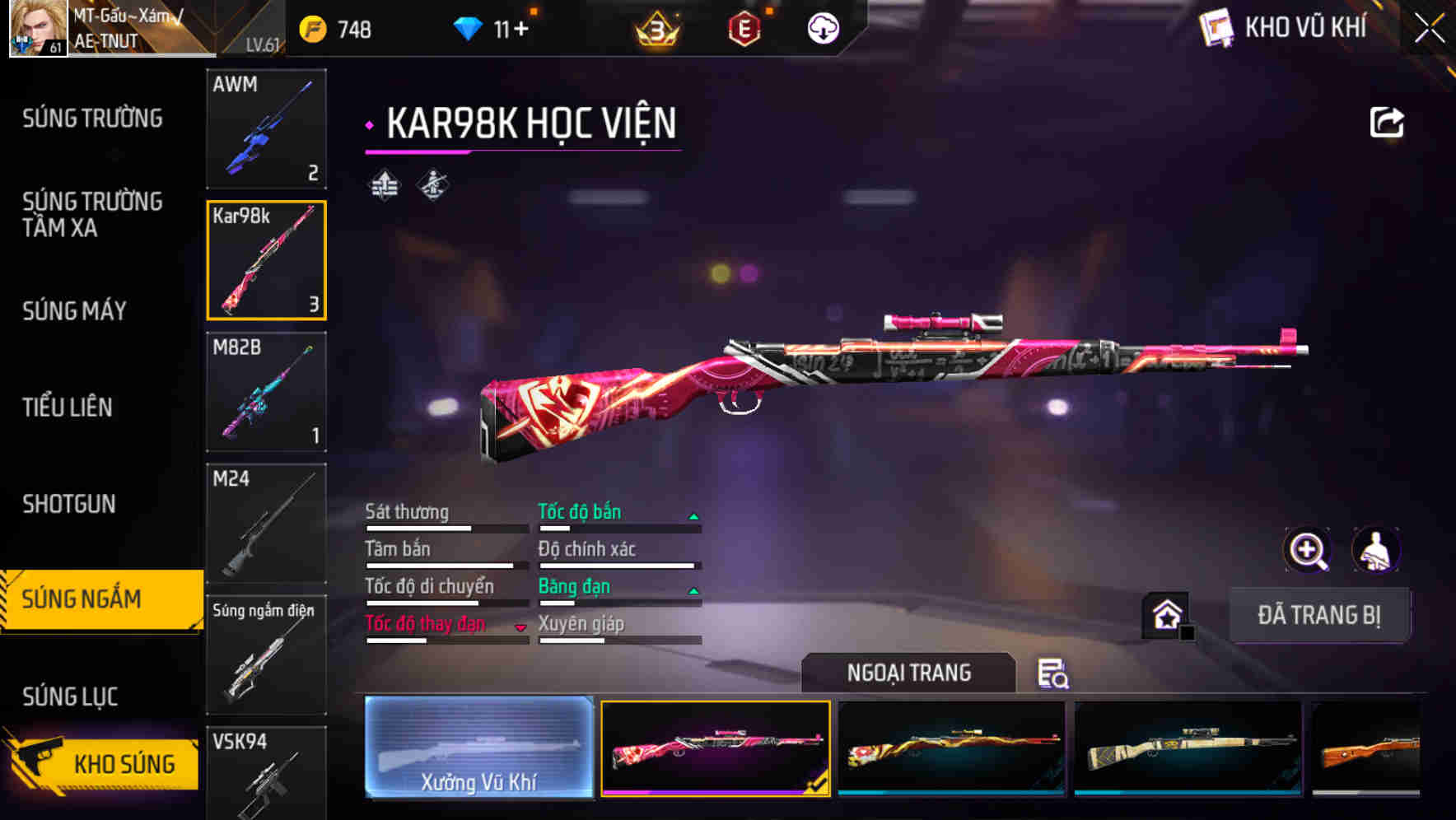Select the M82B sniper thumbnail
Image resolution: width=1456 pixels, height=820 pixels.
tap(266, 393)
